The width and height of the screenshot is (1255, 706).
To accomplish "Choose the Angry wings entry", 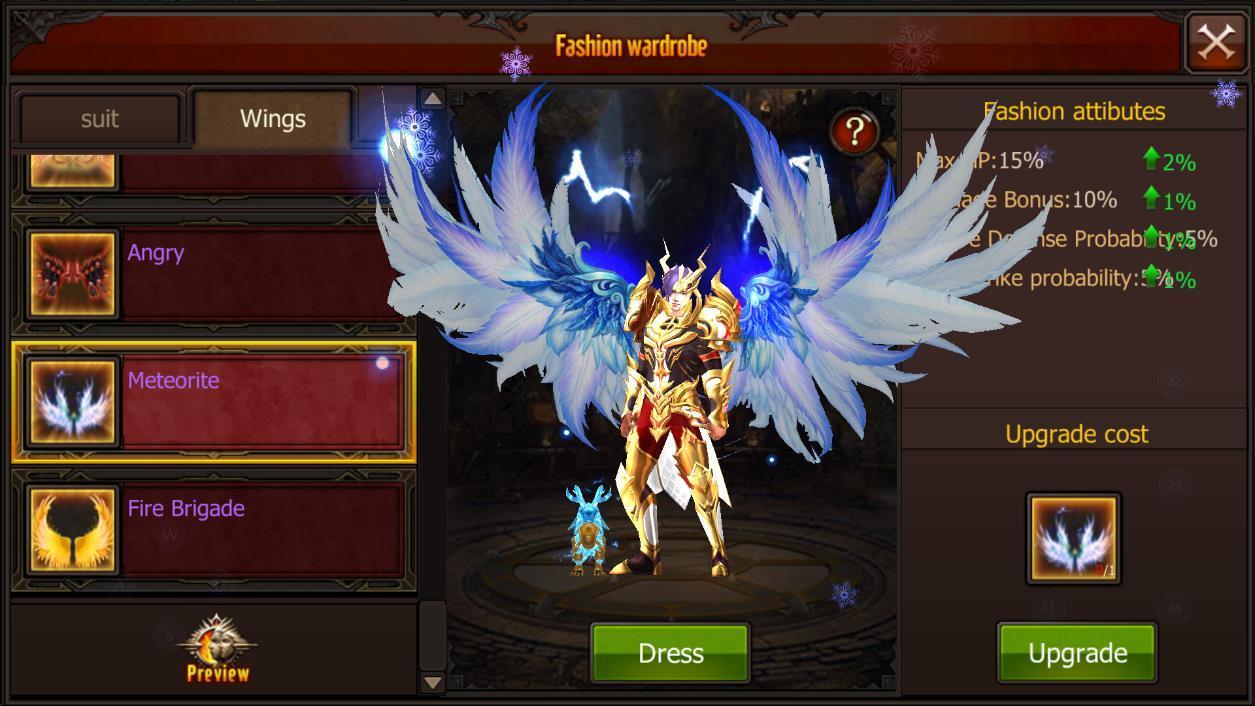I will point(212,272).
